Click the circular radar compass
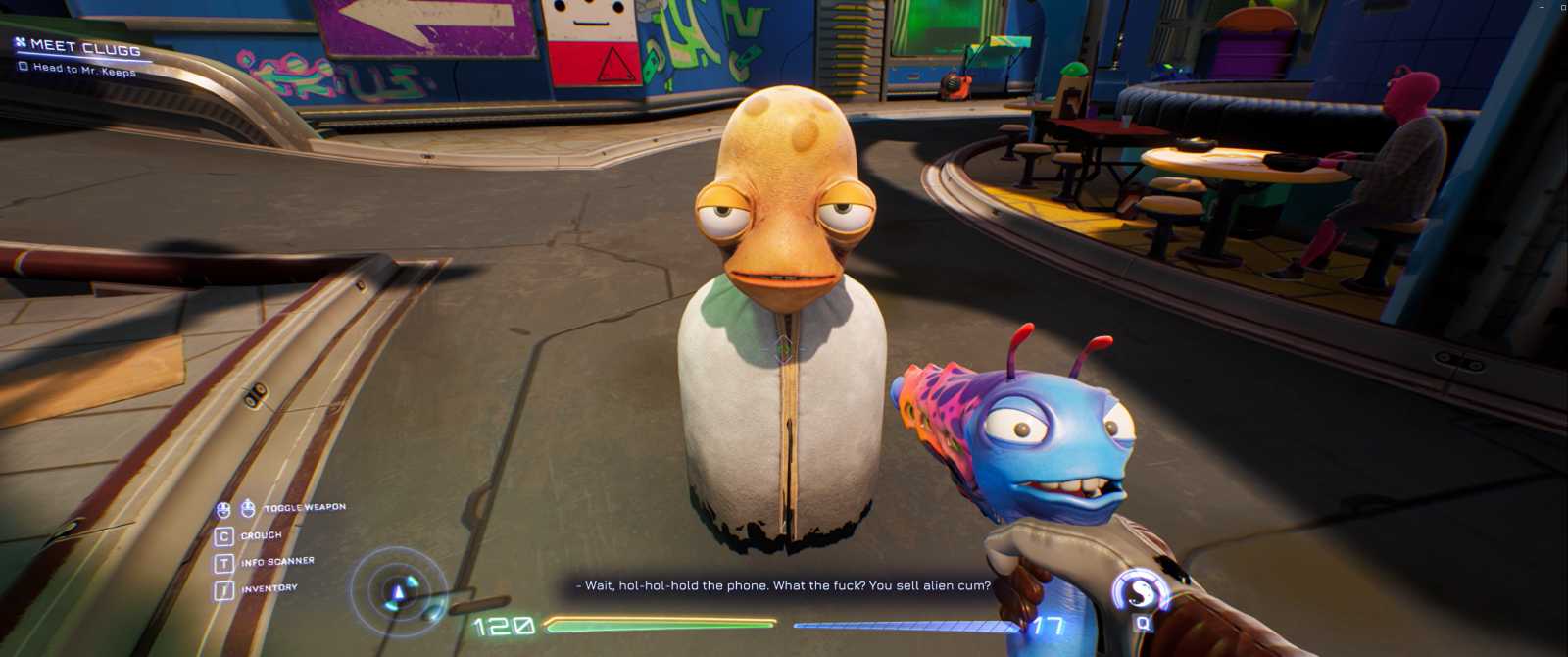The image size is (1568, 657). coord(398,590)
